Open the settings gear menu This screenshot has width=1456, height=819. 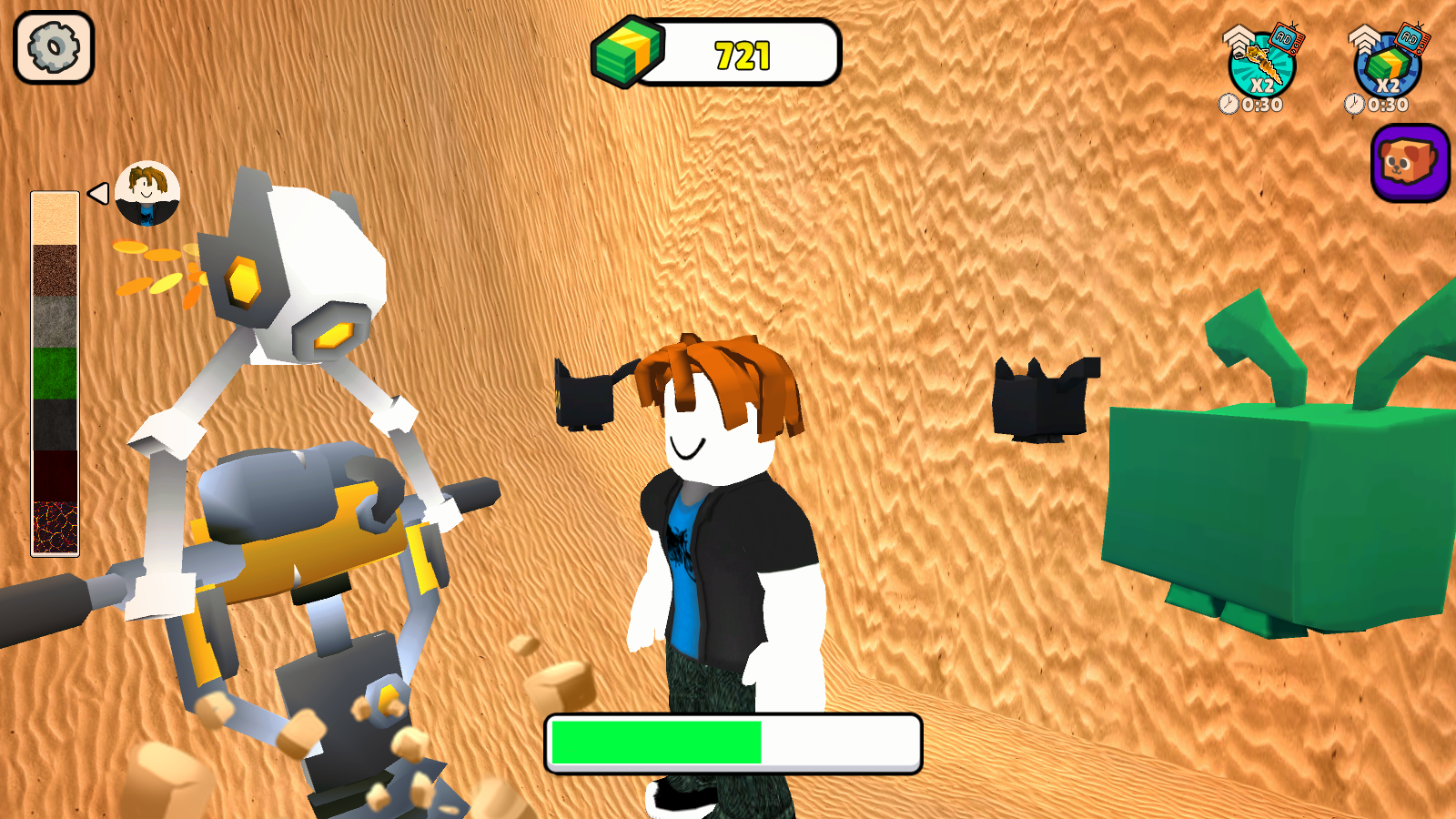click(52, 47)
